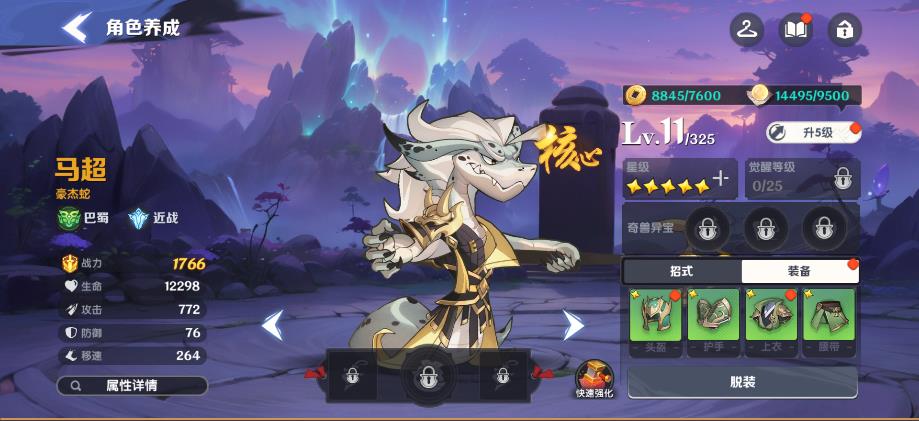This screenshot has height=421, width=919.
Task: Open the book codex icon
Action: point(796,30)
